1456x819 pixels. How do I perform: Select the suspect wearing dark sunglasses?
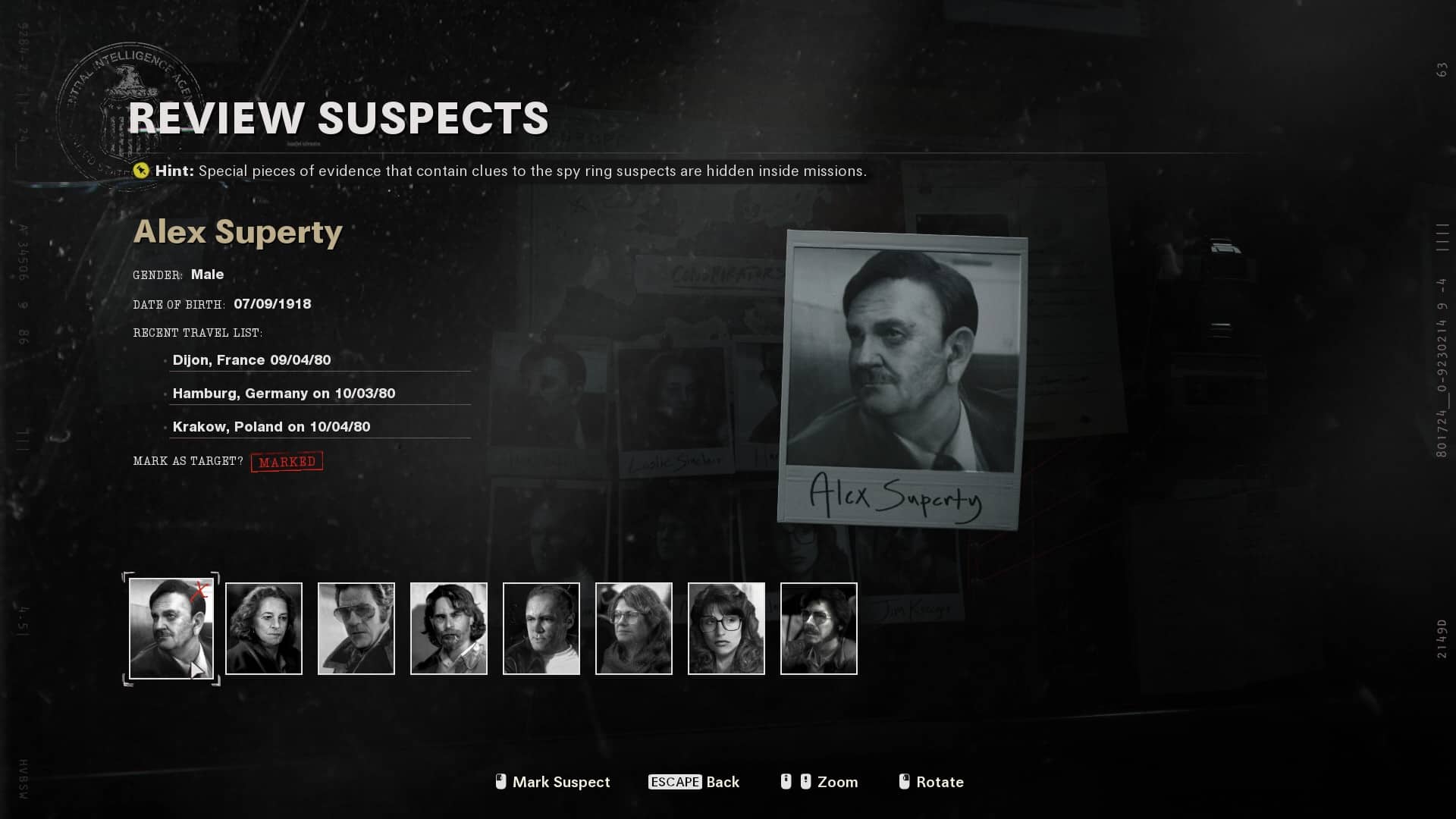[x=356, y=629]
